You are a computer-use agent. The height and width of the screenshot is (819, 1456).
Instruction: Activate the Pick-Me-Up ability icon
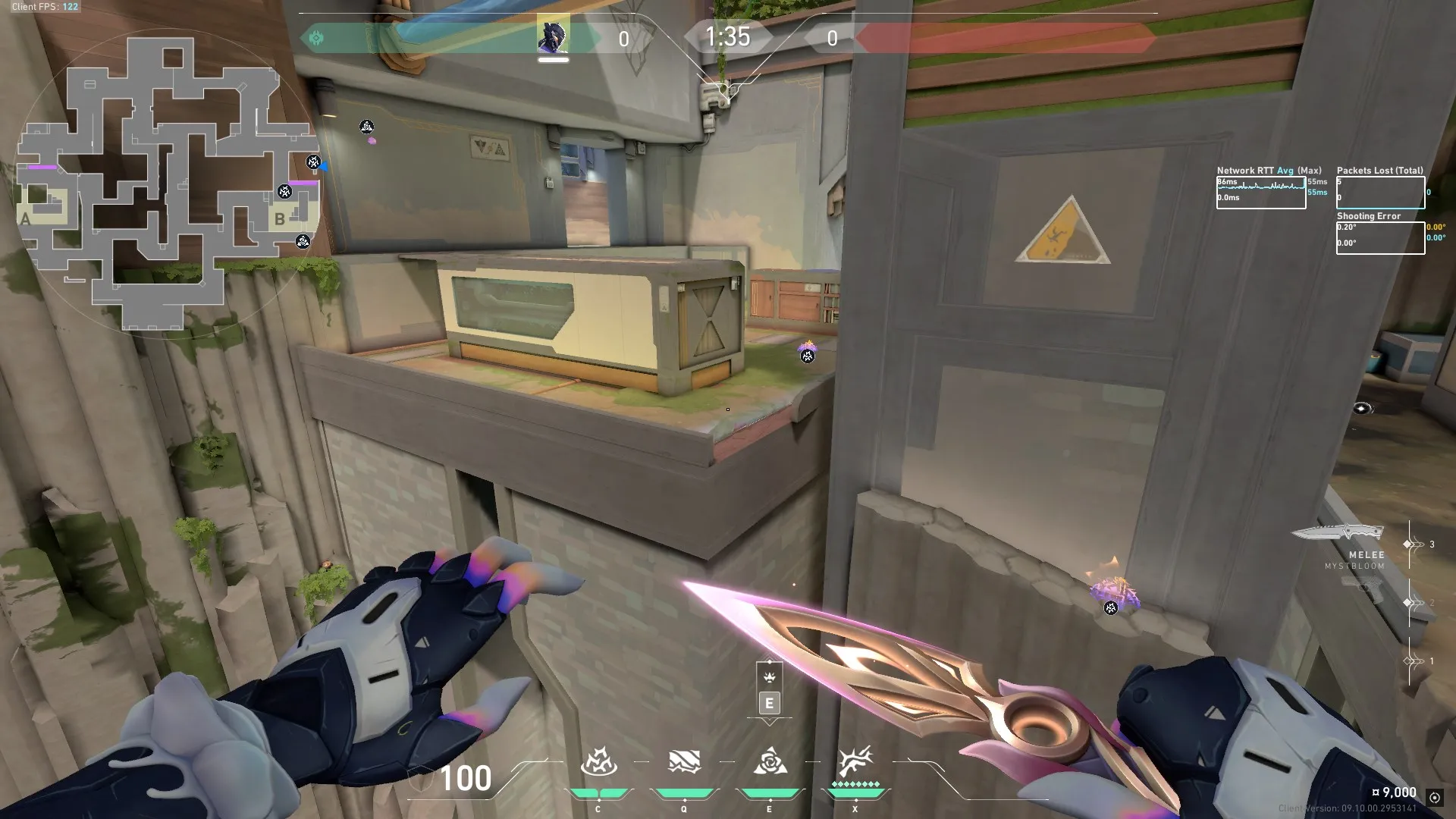pos(598,761)
